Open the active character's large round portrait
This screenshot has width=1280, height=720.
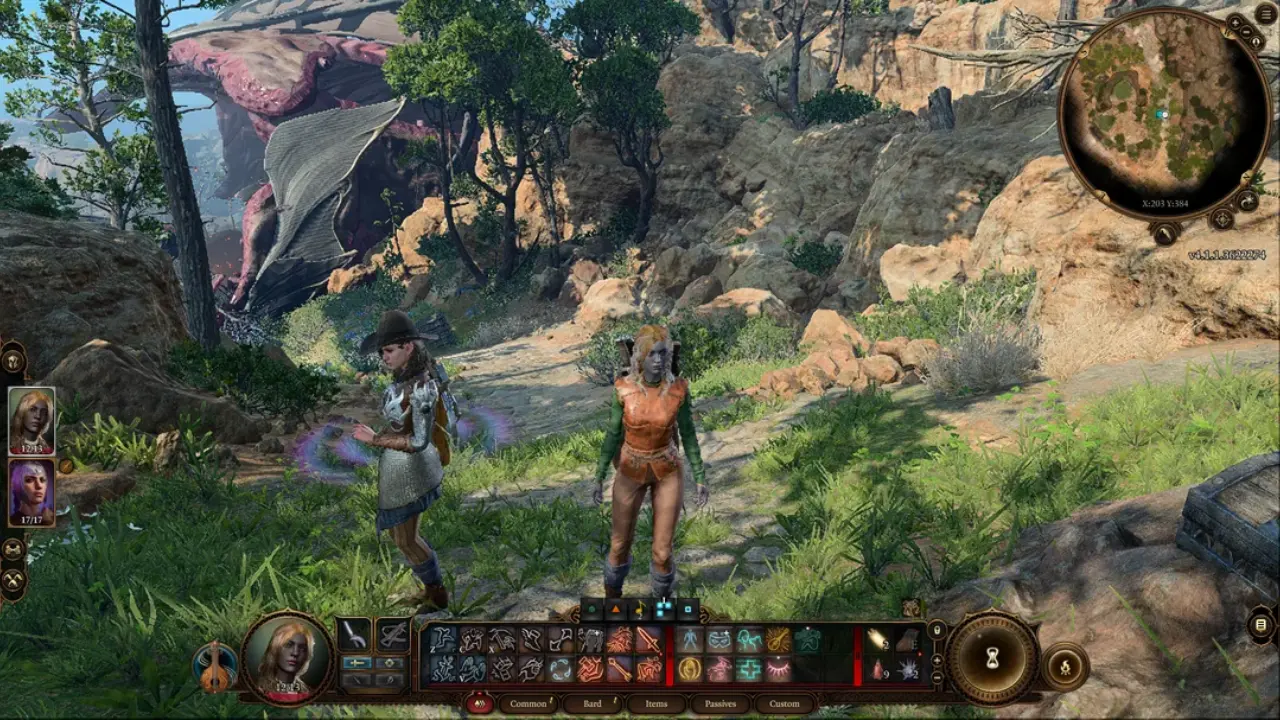tap(288, 657)
